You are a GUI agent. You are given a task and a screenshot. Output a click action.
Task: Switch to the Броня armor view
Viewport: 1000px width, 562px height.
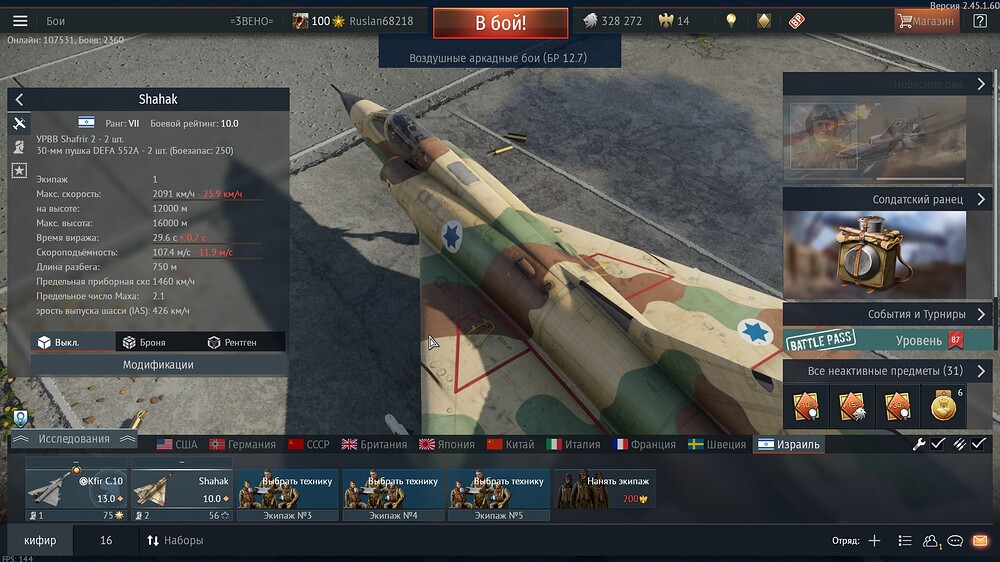(x=144, y=342)
